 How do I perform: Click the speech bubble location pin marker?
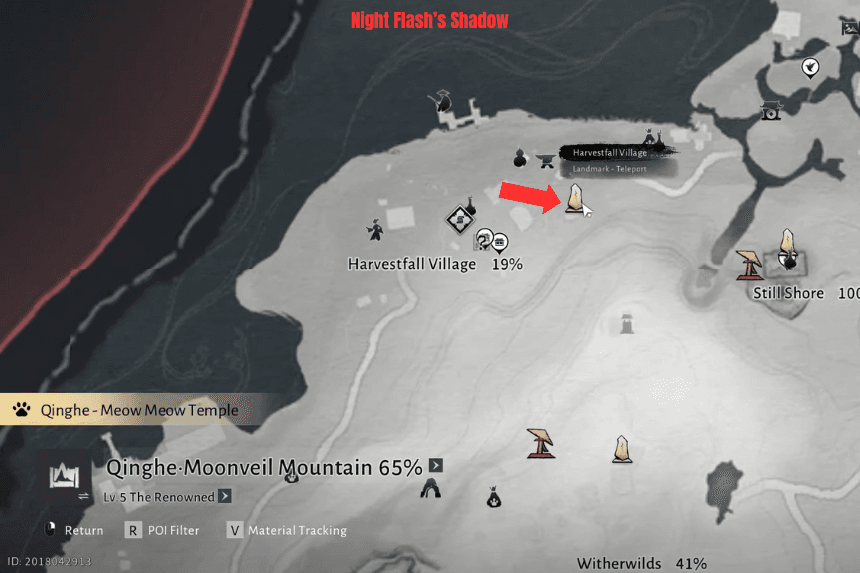coord(811,67)
